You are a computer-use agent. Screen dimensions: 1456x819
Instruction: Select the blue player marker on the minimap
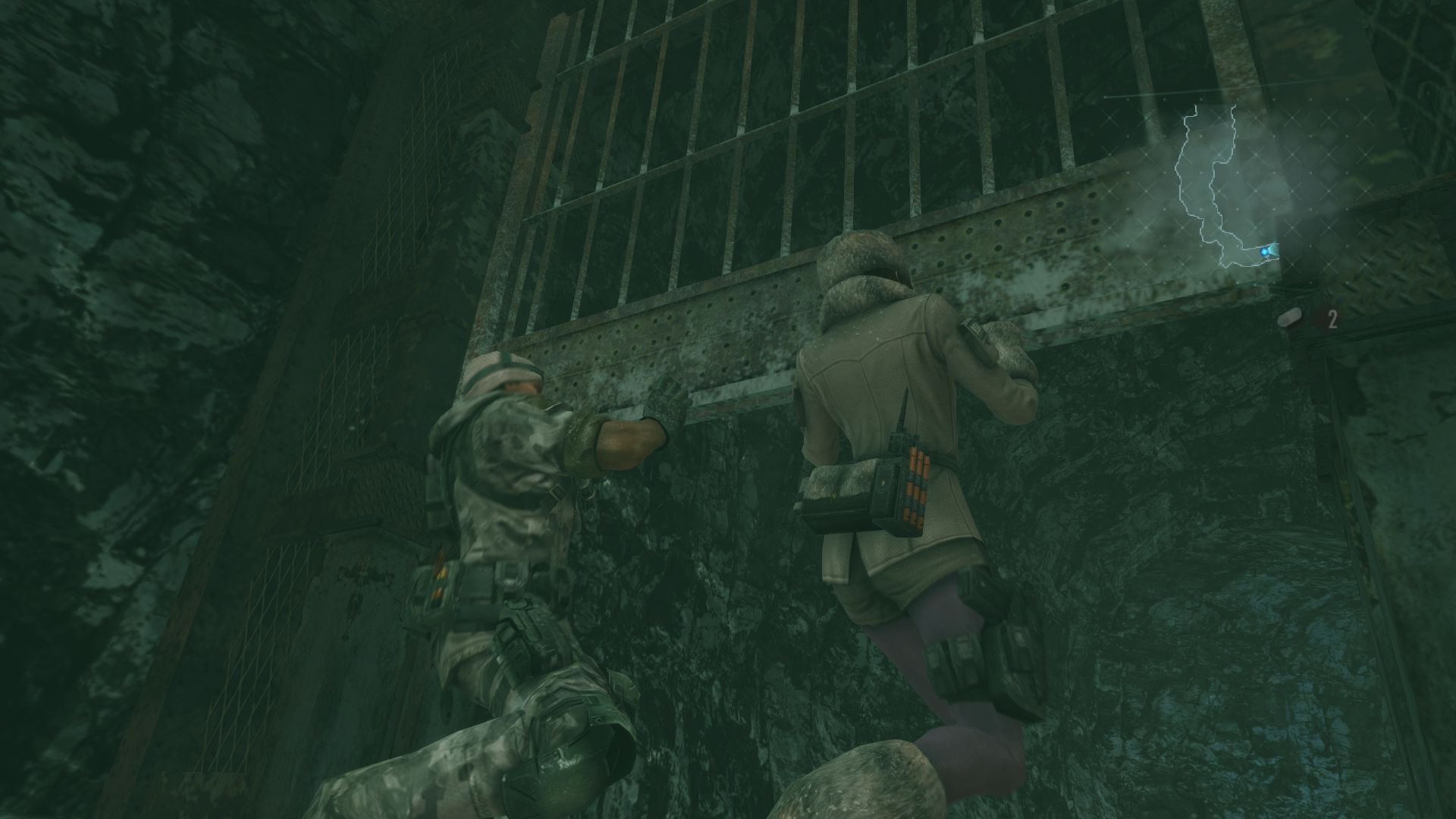click(1264, 252)
